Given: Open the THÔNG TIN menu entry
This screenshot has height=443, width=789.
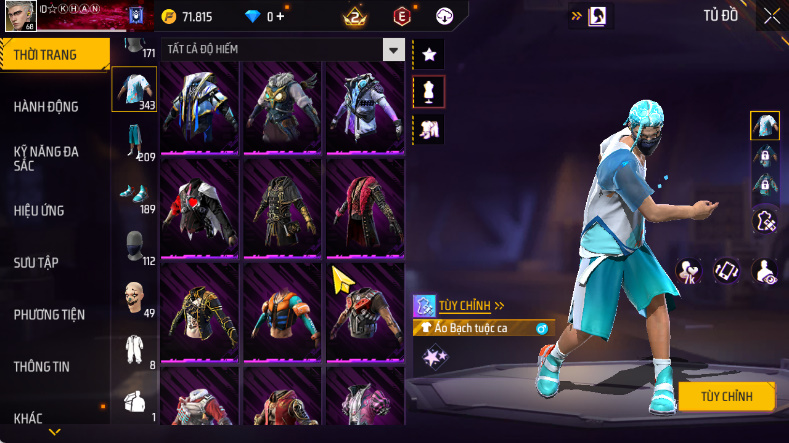Looking at the screenshot, I should tap(42, 366).
